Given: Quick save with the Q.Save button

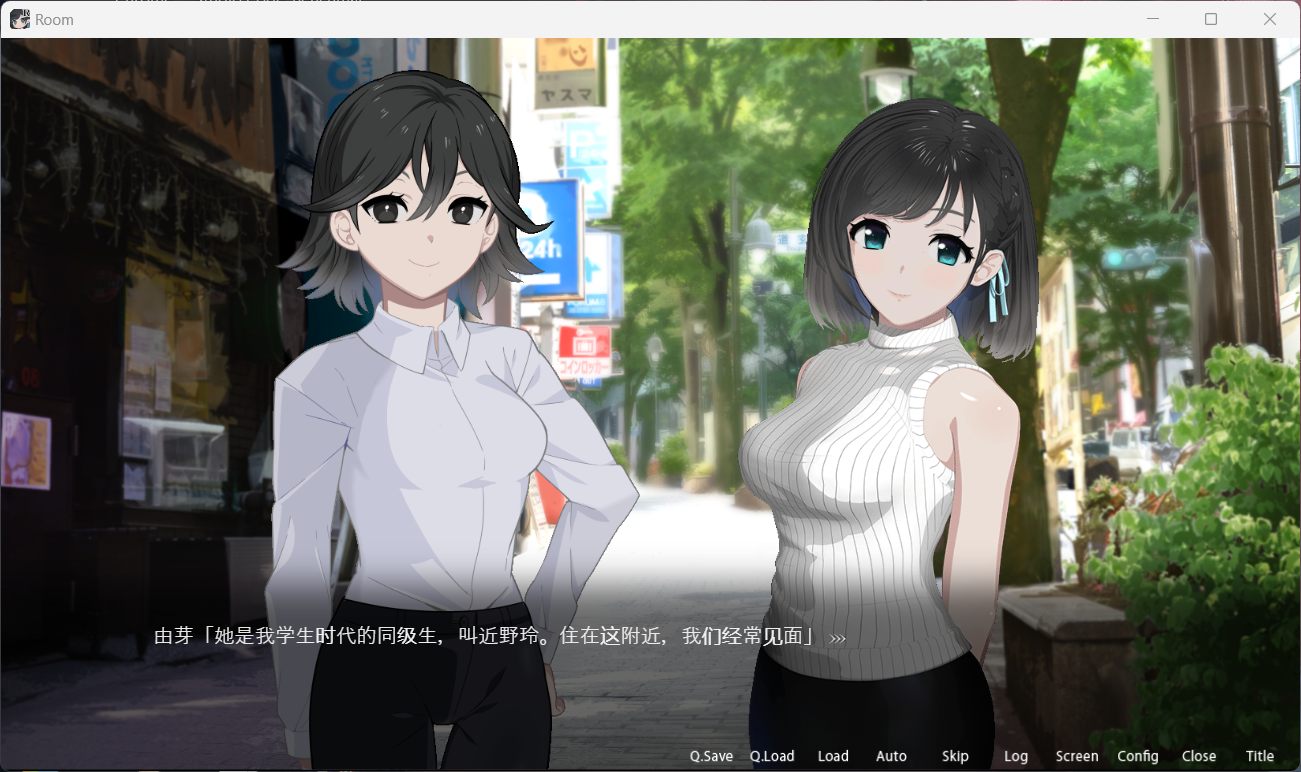Looking at the screenshot, I should 710,756.
